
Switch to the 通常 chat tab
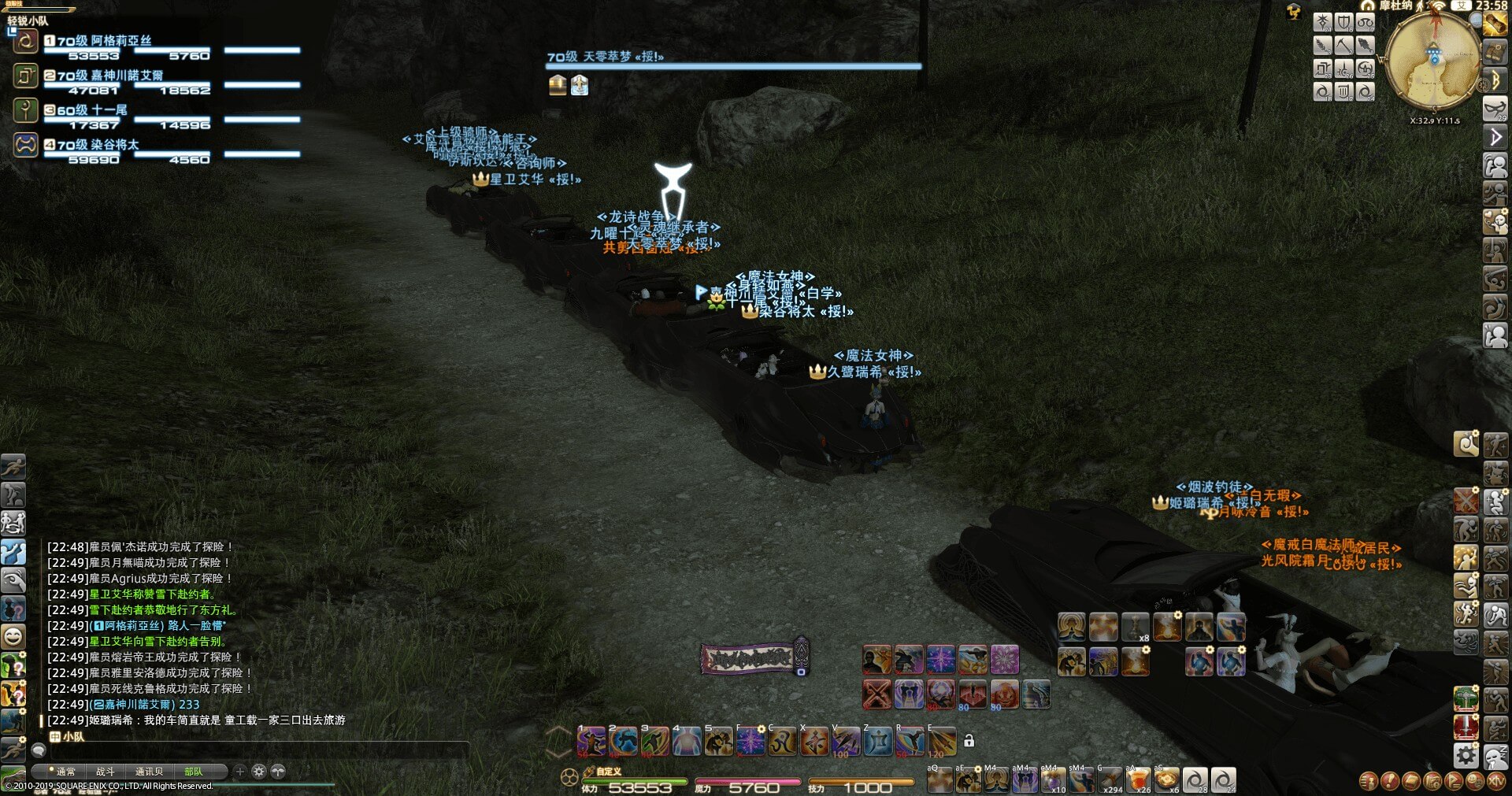pyautogui.click(x=66, y=772)
